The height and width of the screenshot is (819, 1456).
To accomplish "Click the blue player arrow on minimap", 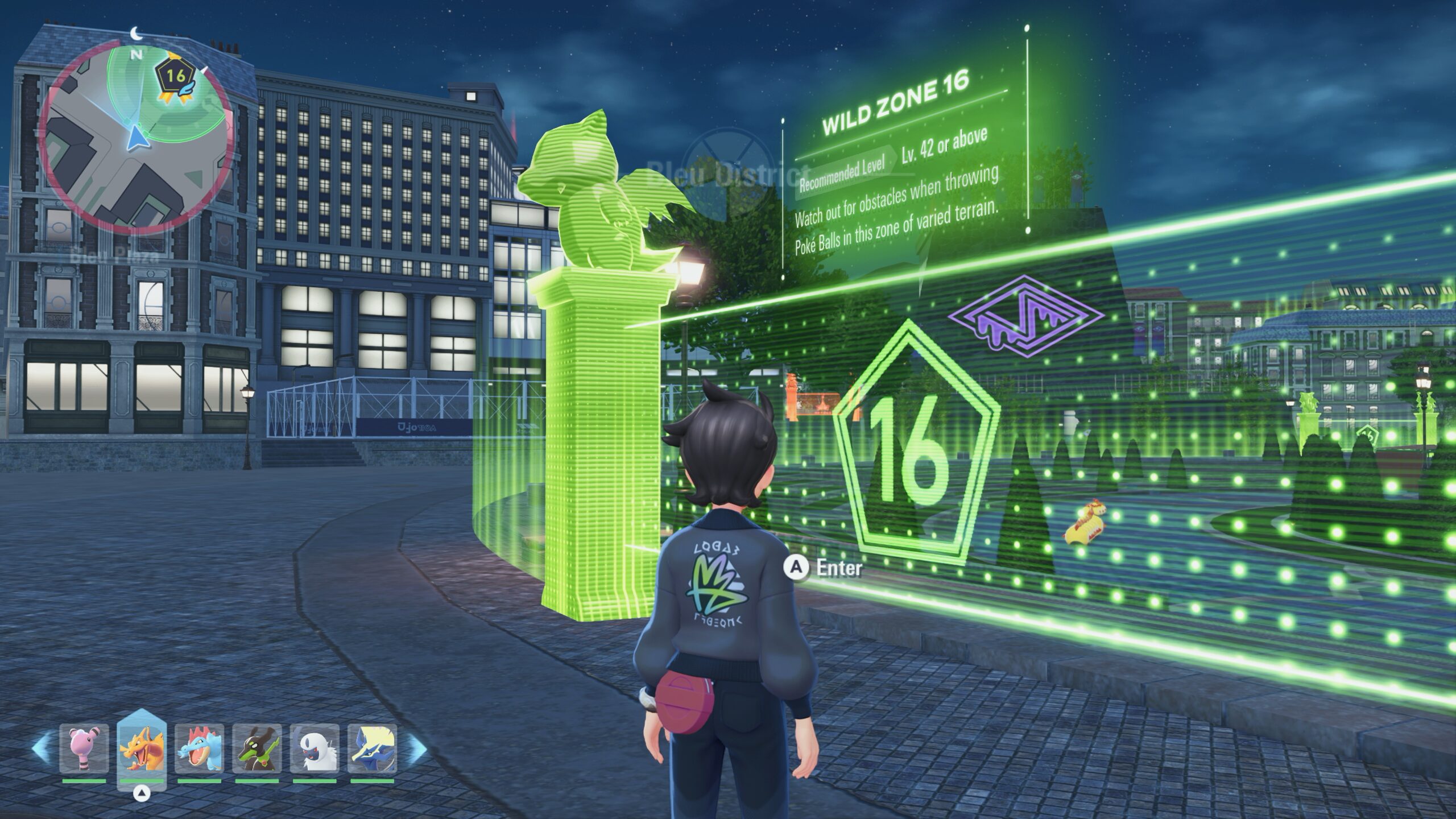I will pyautogui.click(x=135, y=139).
